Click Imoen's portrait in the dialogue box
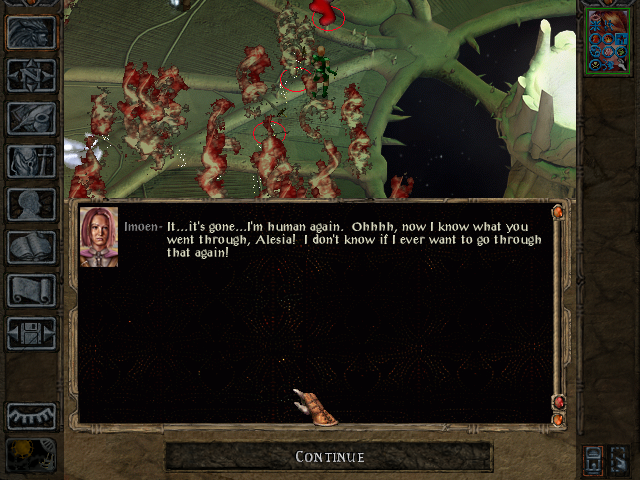The image size is (640, 480). (99, 237)
